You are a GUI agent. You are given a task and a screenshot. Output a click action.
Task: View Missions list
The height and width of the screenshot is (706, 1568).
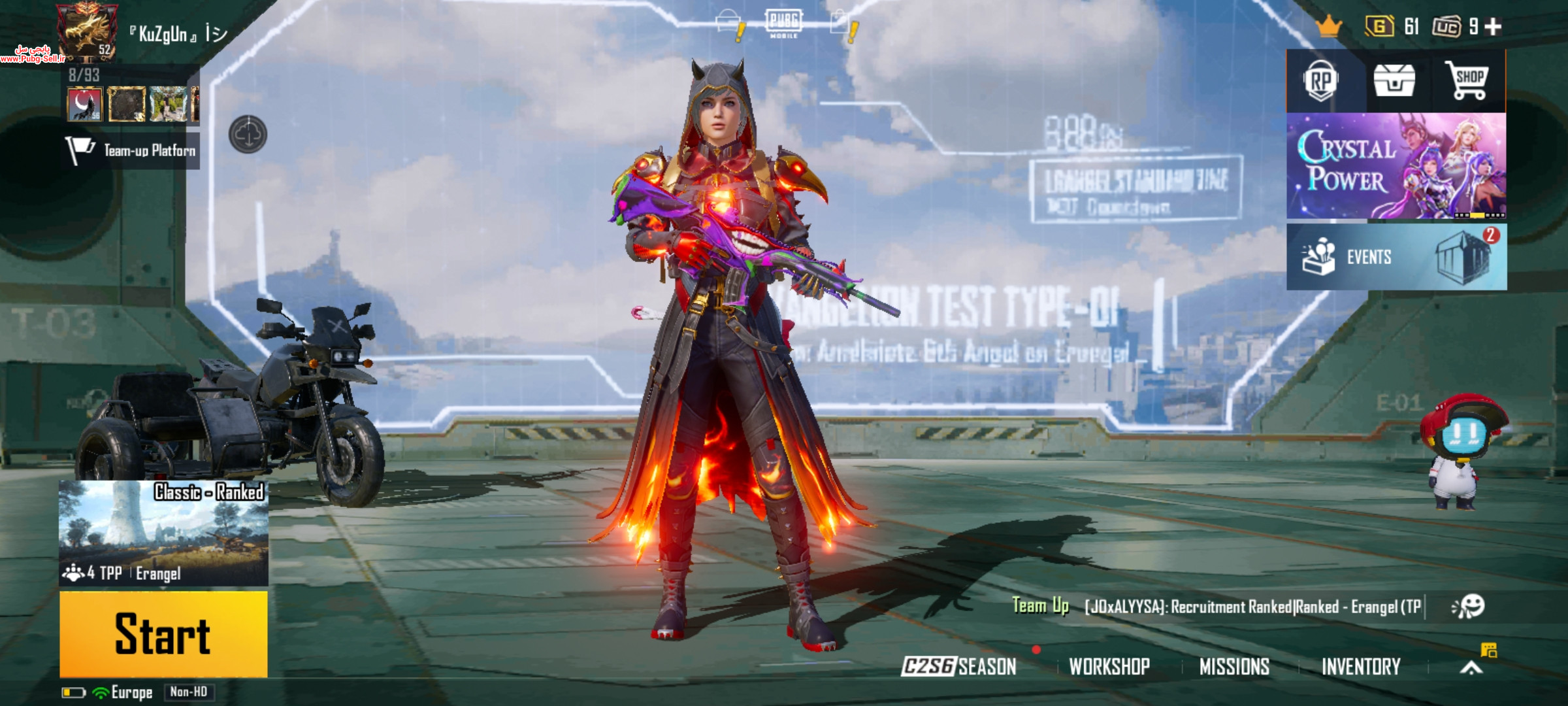tap(1234, 666)
